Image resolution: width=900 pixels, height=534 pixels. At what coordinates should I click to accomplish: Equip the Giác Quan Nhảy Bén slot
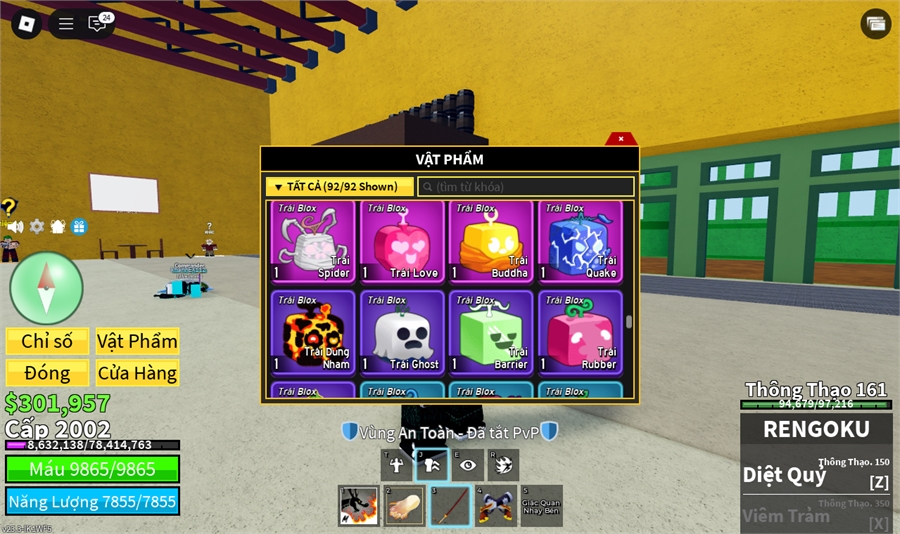[x=541, y=506]
